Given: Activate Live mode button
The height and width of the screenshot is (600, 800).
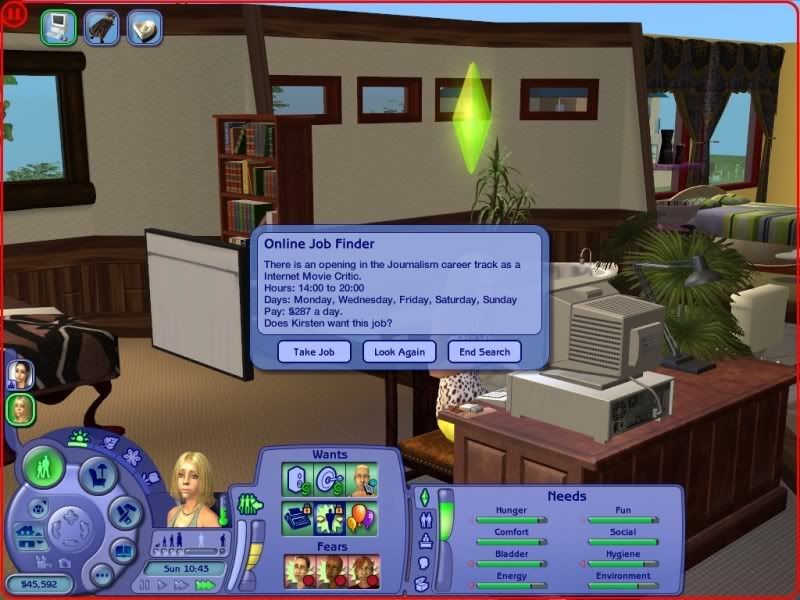Looking at the screenshot, I should coord(44,467).
